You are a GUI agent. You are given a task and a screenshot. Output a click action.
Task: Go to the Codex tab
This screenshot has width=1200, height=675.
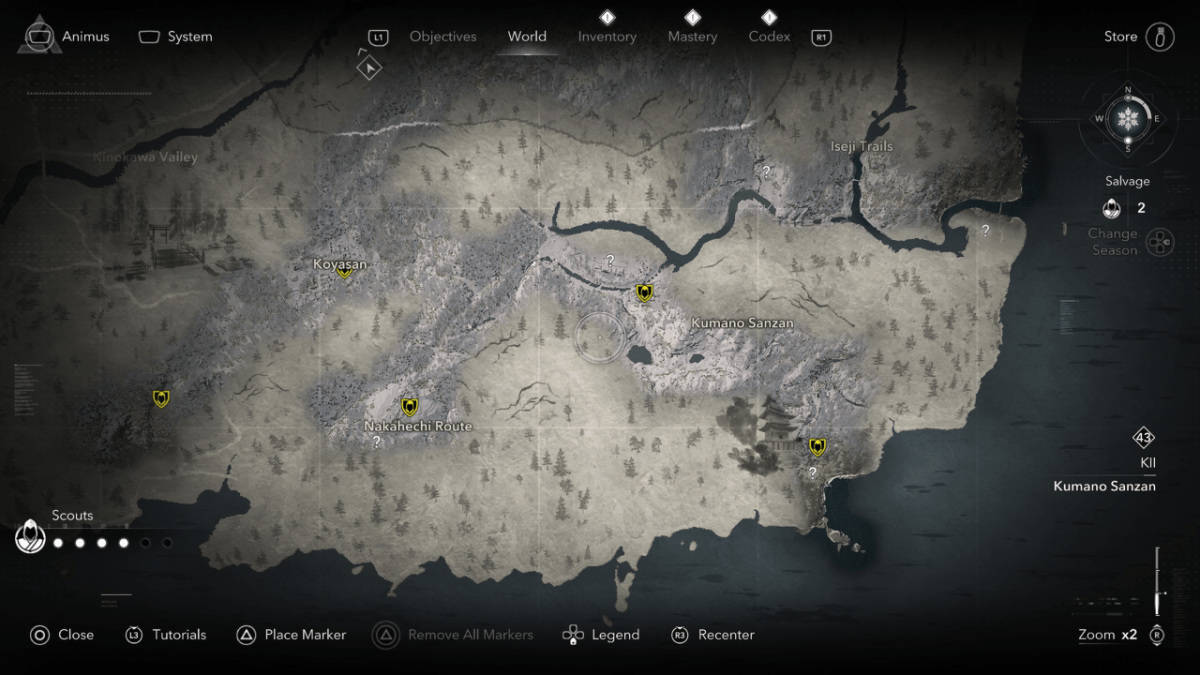pos(769,37)
